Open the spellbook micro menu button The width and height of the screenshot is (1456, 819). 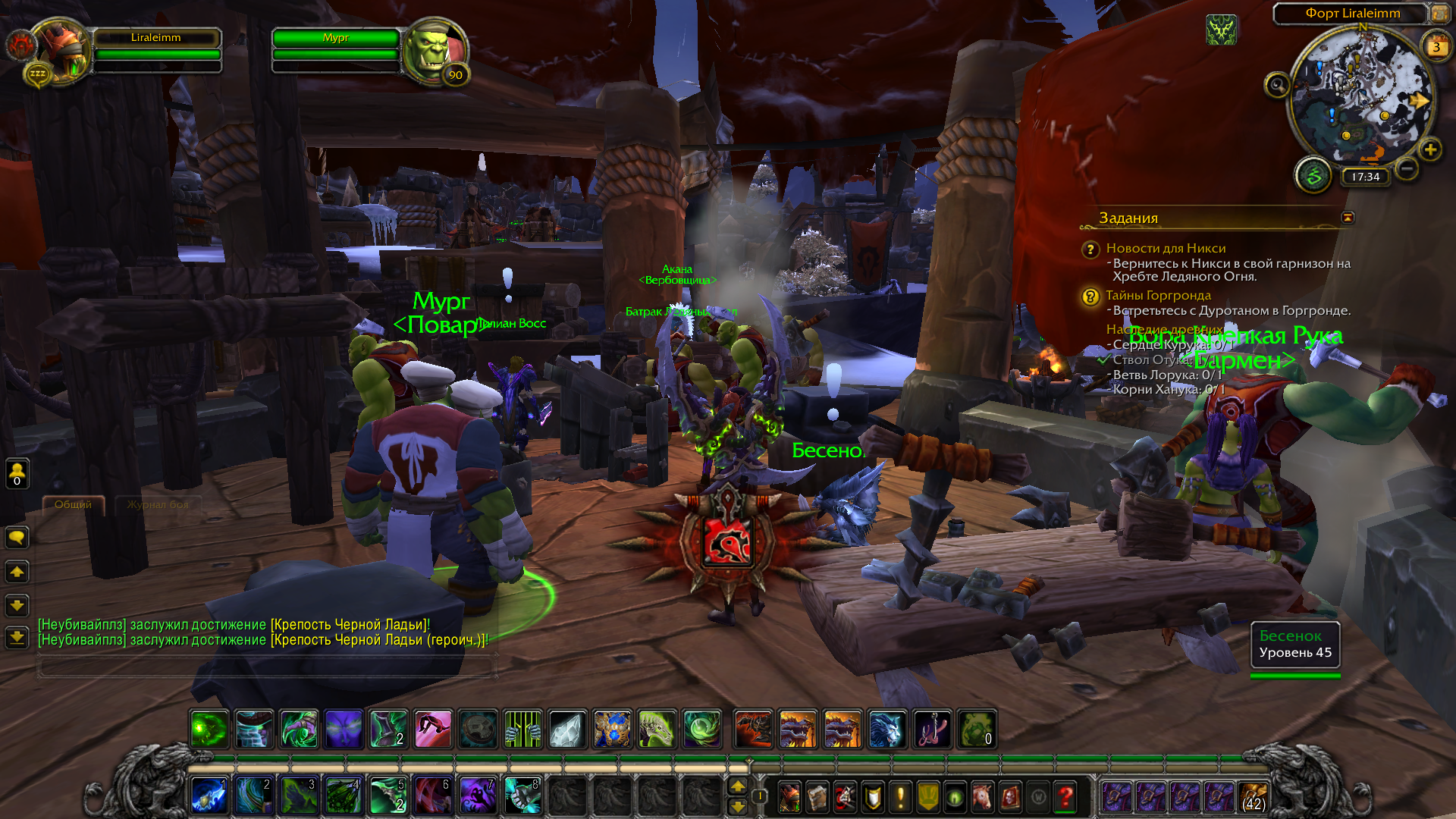(817, 796)
